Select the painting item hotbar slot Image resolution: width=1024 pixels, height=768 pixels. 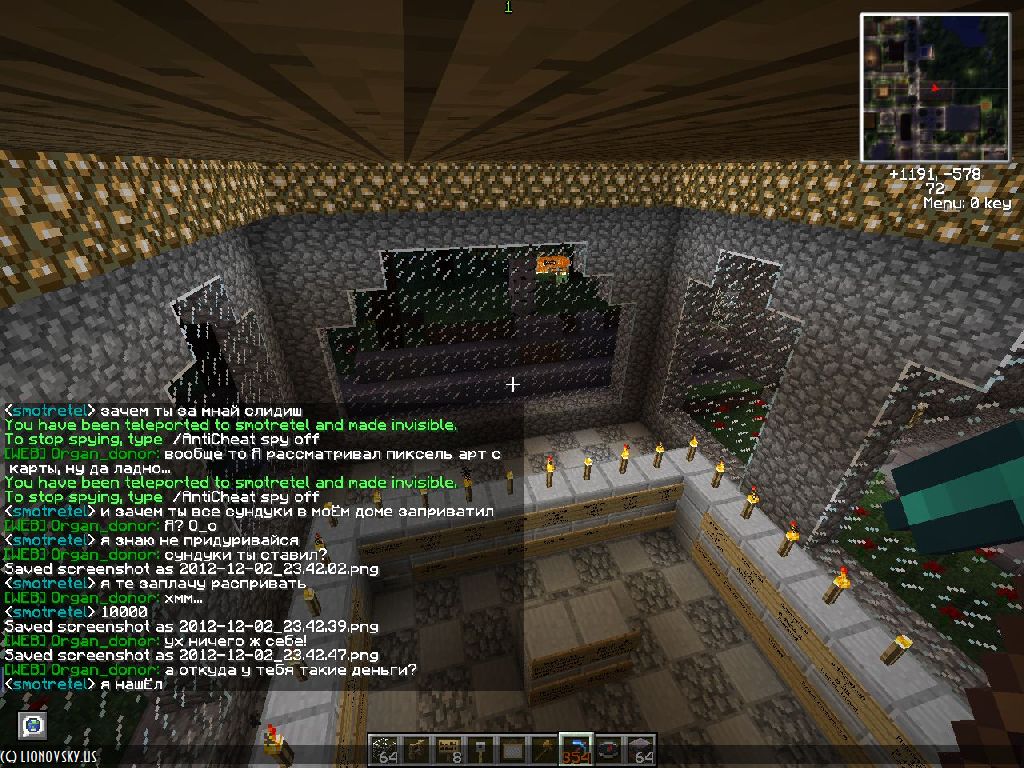[x=512, y=749]
